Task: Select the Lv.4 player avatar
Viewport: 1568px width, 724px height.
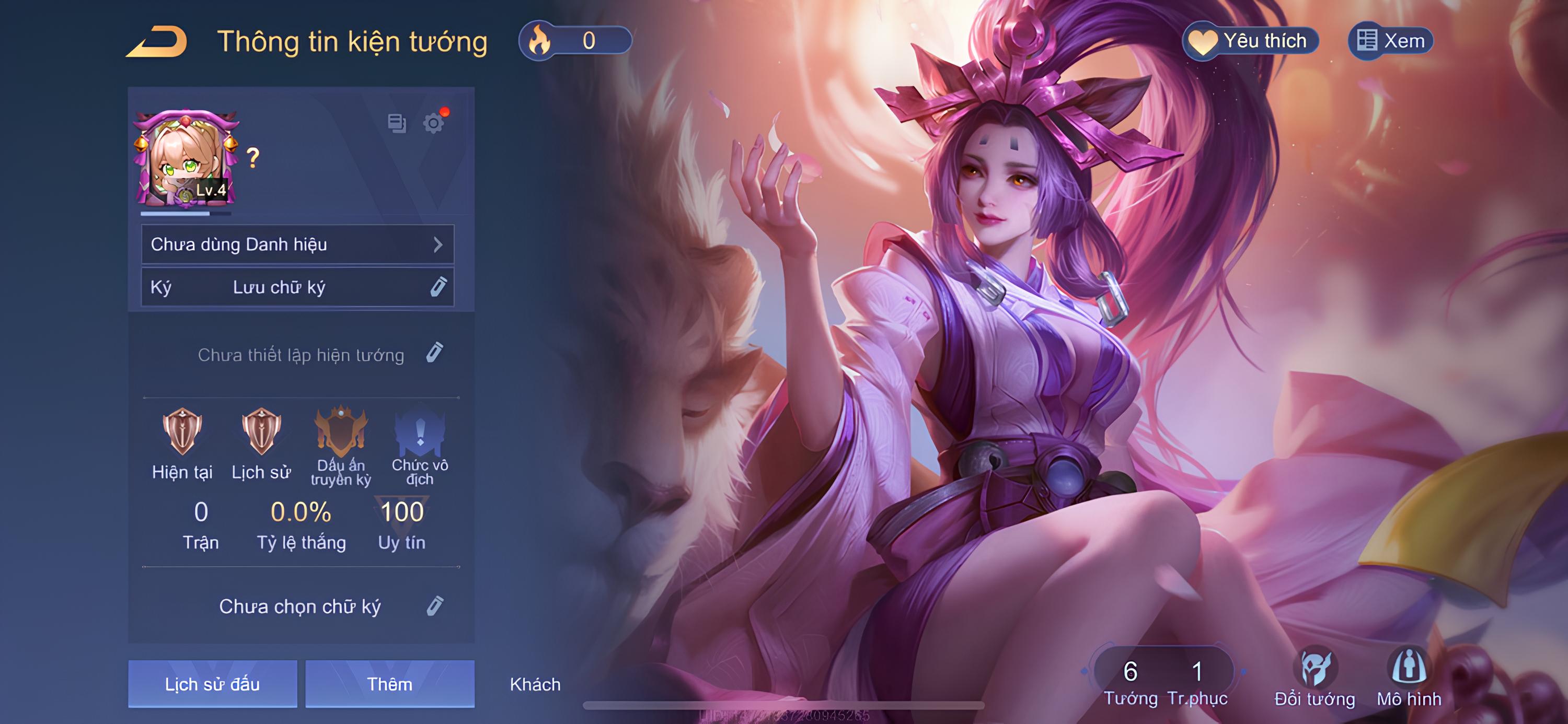Action: coord(186,159)
